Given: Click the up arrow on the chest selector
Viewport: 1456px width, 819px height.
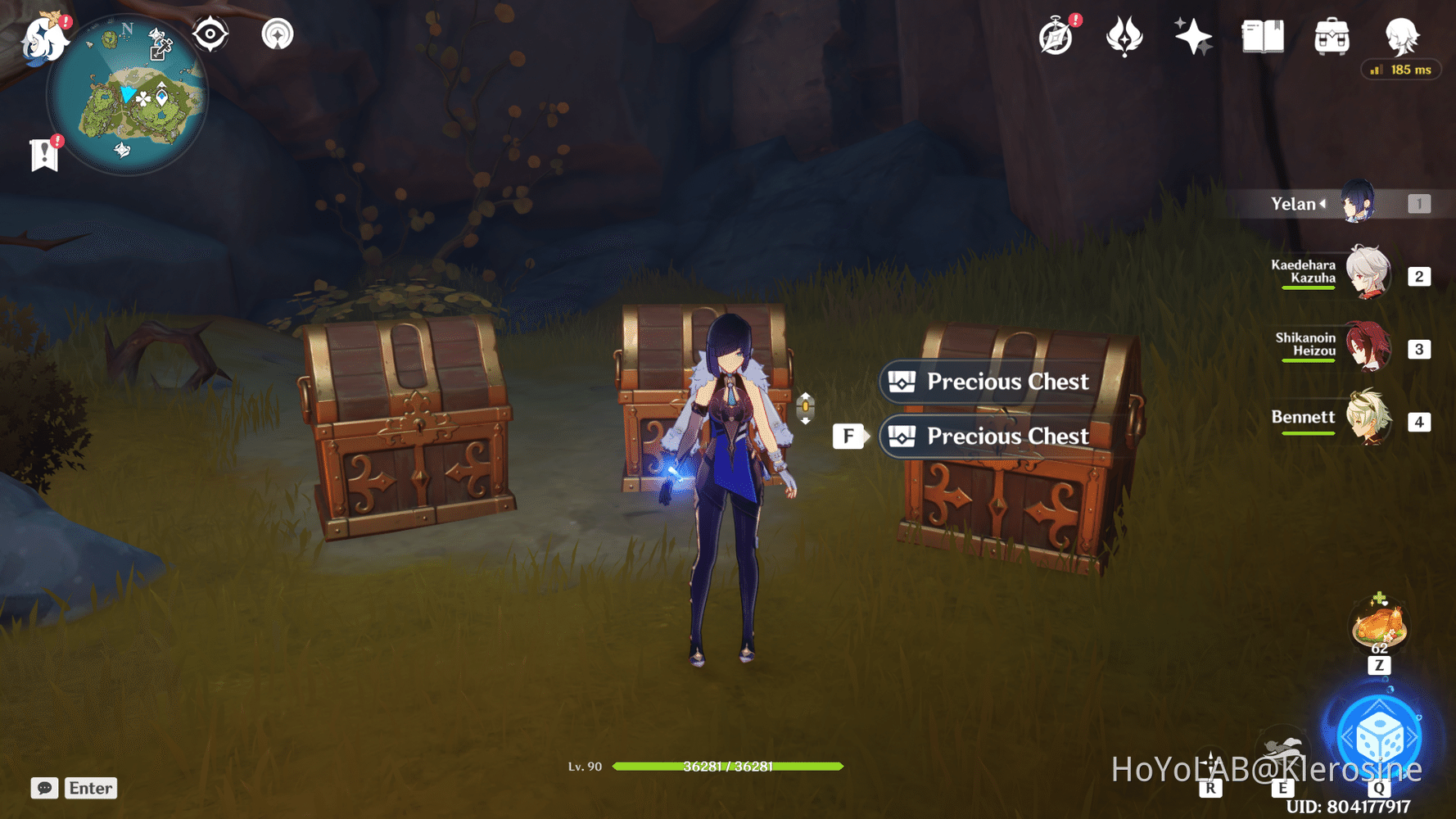Looking at the screenshot, I should (x=806, y=393).
